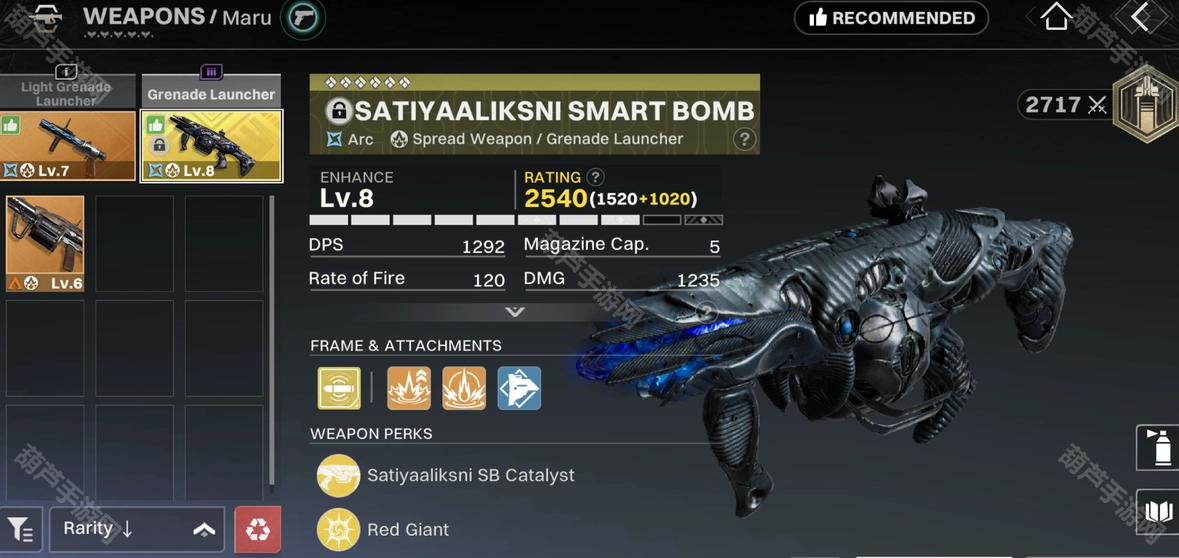This screenshot has height=558, width=1179.
Task: Open the book icon on the right
Action: [1158, 514]
